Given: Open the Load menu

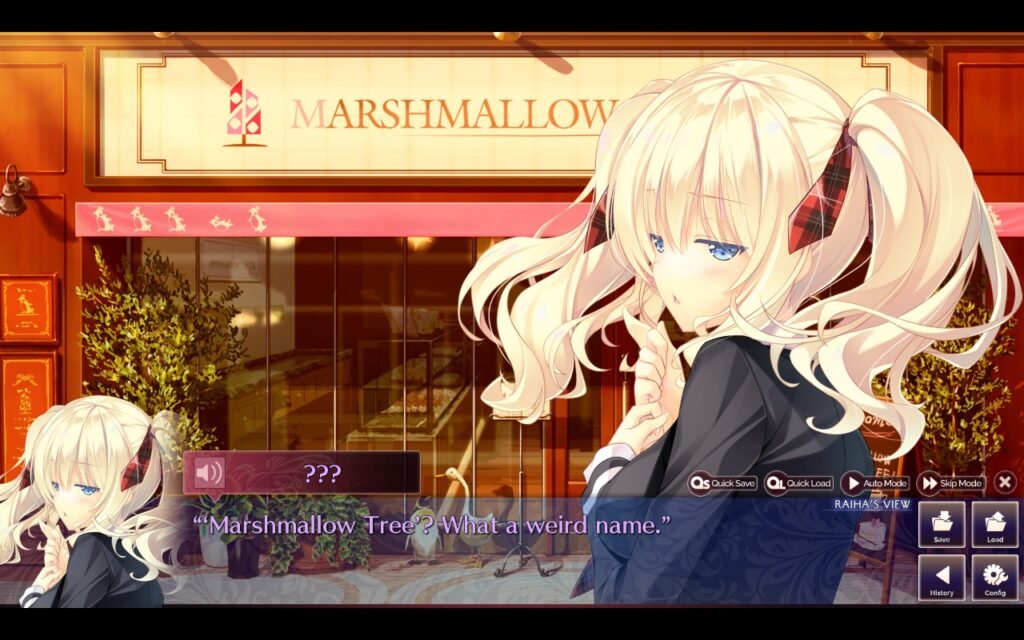Looking at the screenshot, I should pos(995,525).
